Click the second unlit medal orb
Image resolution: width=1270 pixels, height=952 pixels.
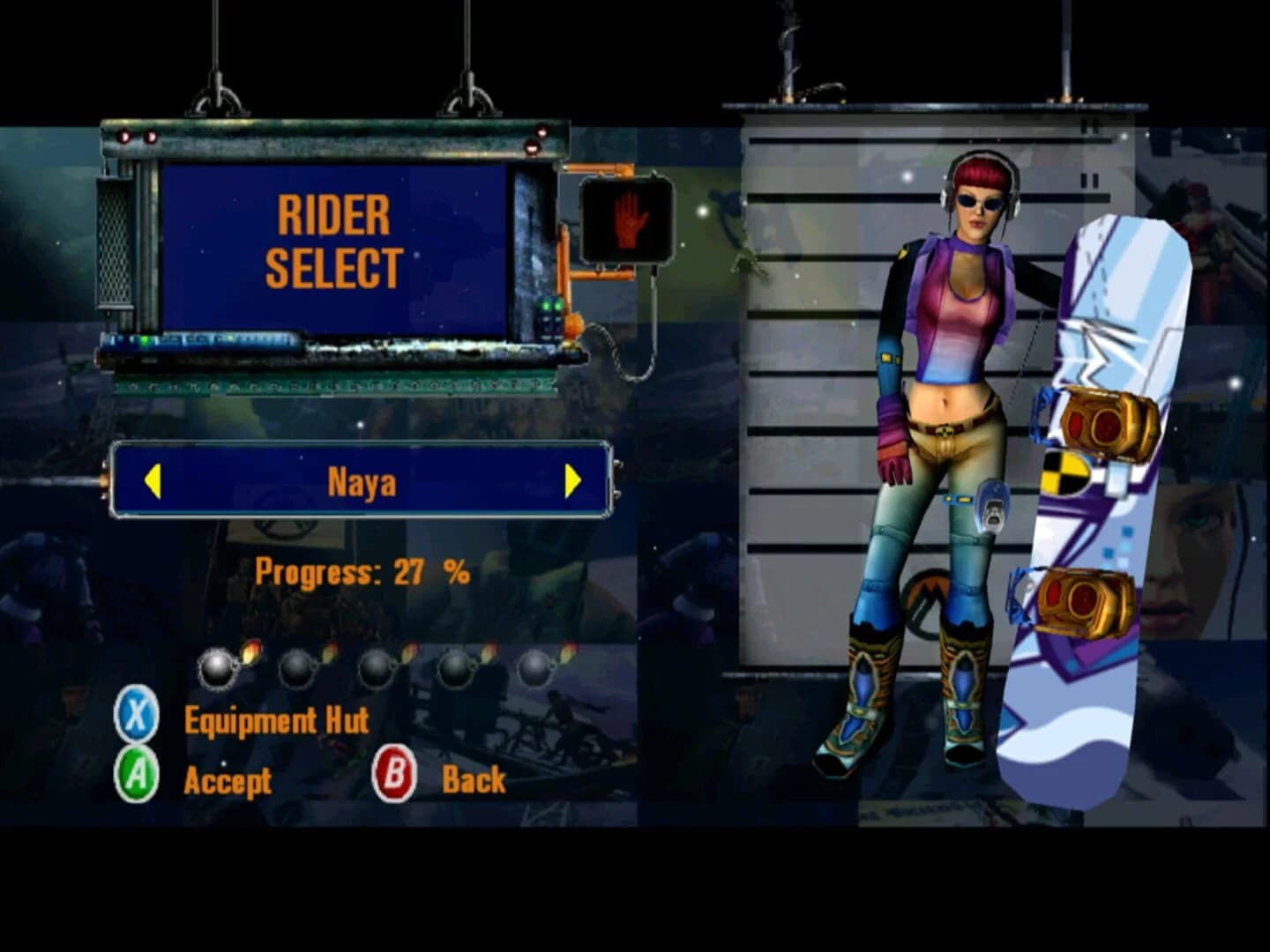(x=300, y=667)
